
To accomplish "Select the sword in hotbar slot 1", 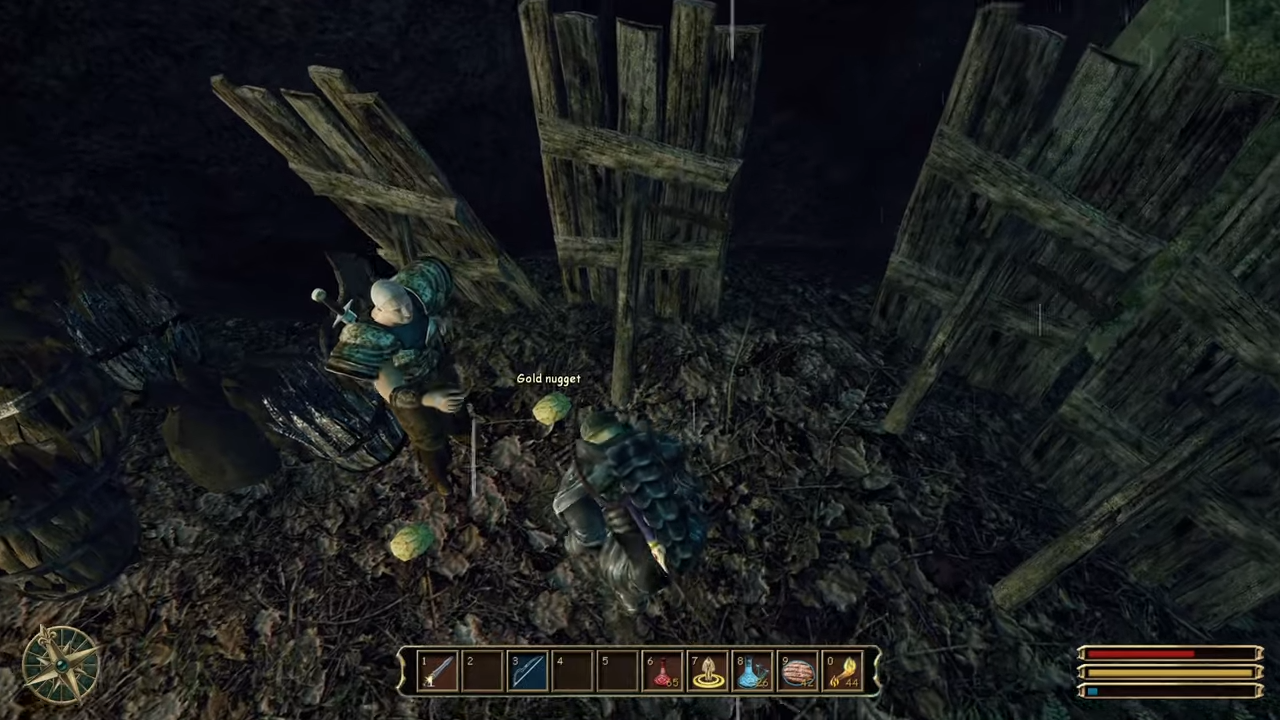I will [437, 670].
